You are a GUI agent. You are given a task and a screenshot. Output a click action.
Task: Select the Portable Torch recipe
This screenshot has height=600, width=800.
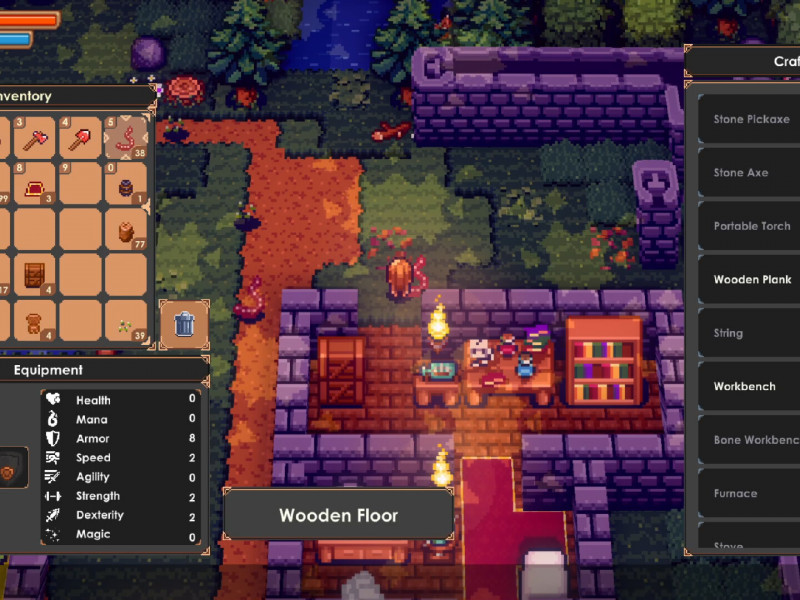(751, 226)
